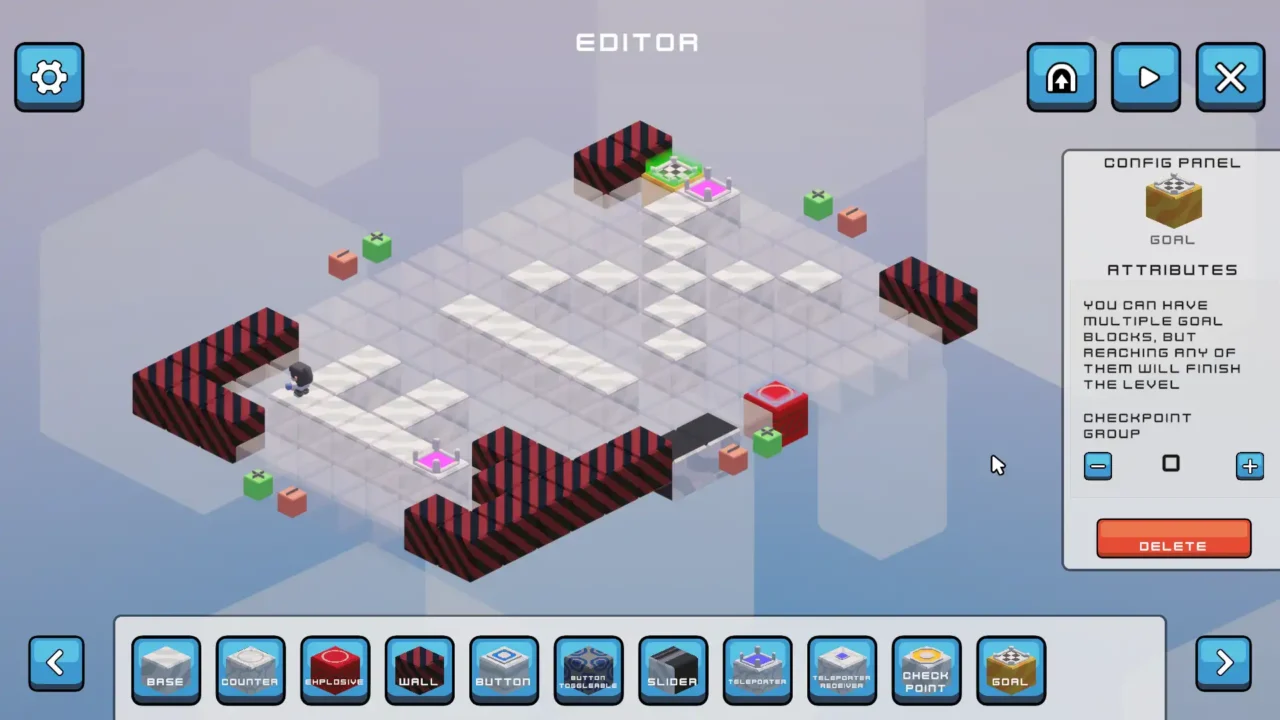Select the Goal block in the palette
1280x720 pixels.
(1011, 669)
